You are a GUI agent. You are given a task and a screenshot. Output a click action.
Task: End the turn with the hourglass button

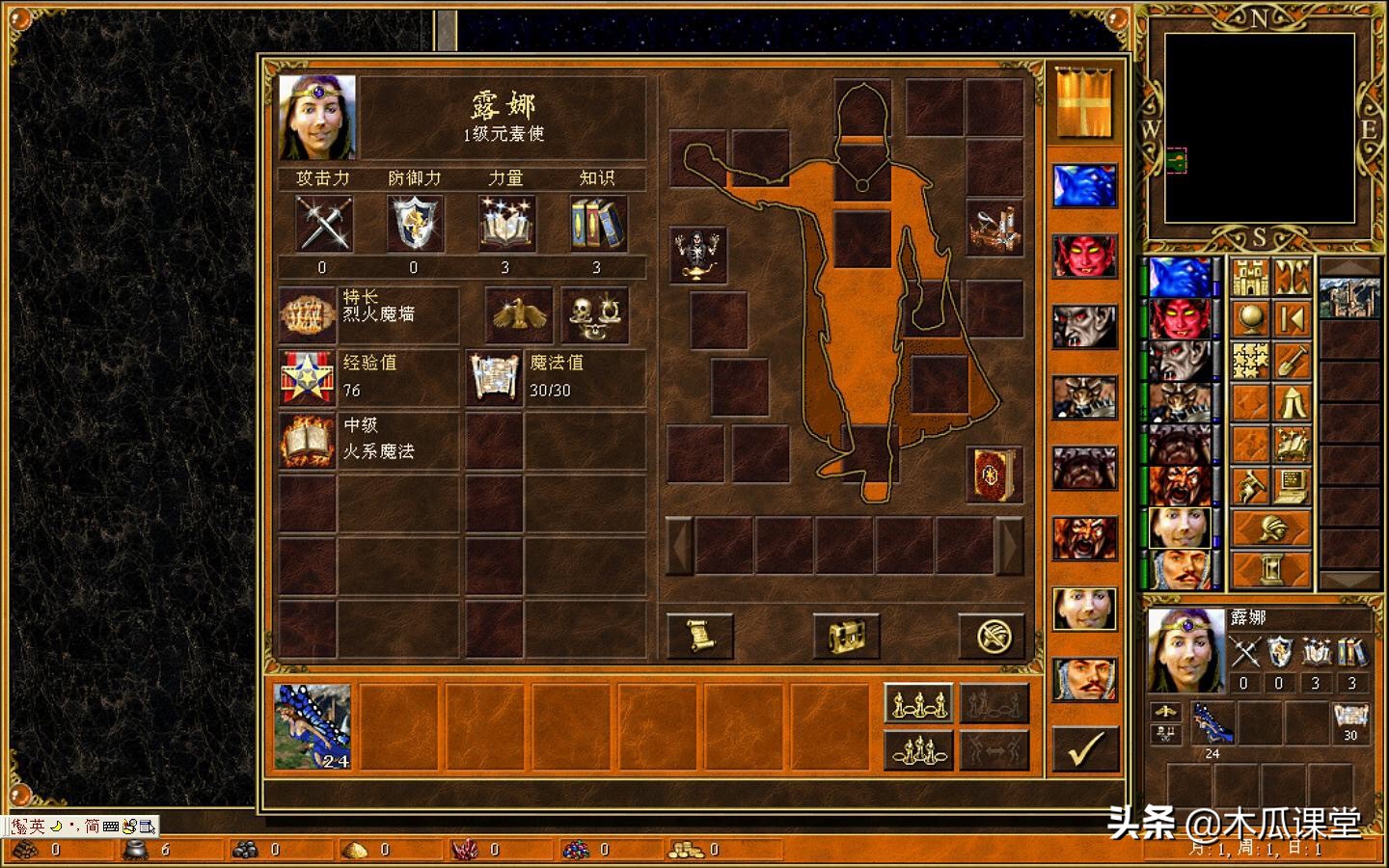pos(1272,571)
